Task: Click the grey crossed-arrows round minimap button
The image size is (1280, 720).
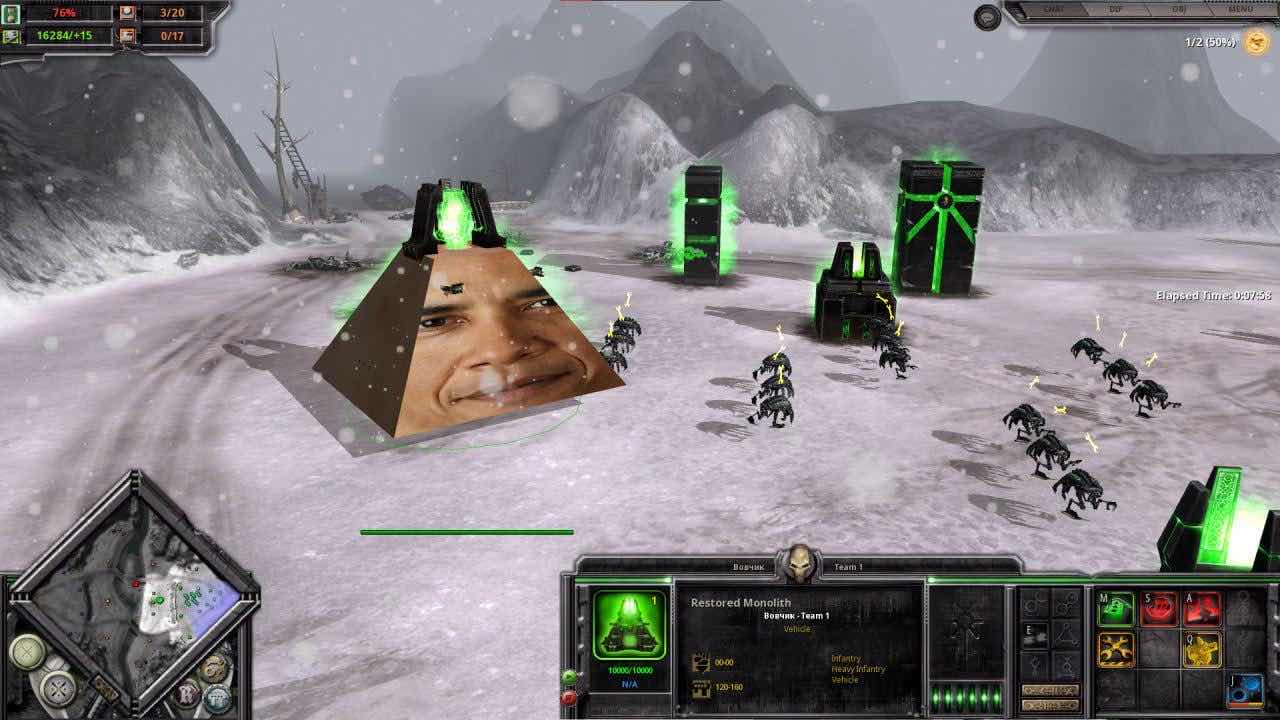Action: (x=58, y=688)
